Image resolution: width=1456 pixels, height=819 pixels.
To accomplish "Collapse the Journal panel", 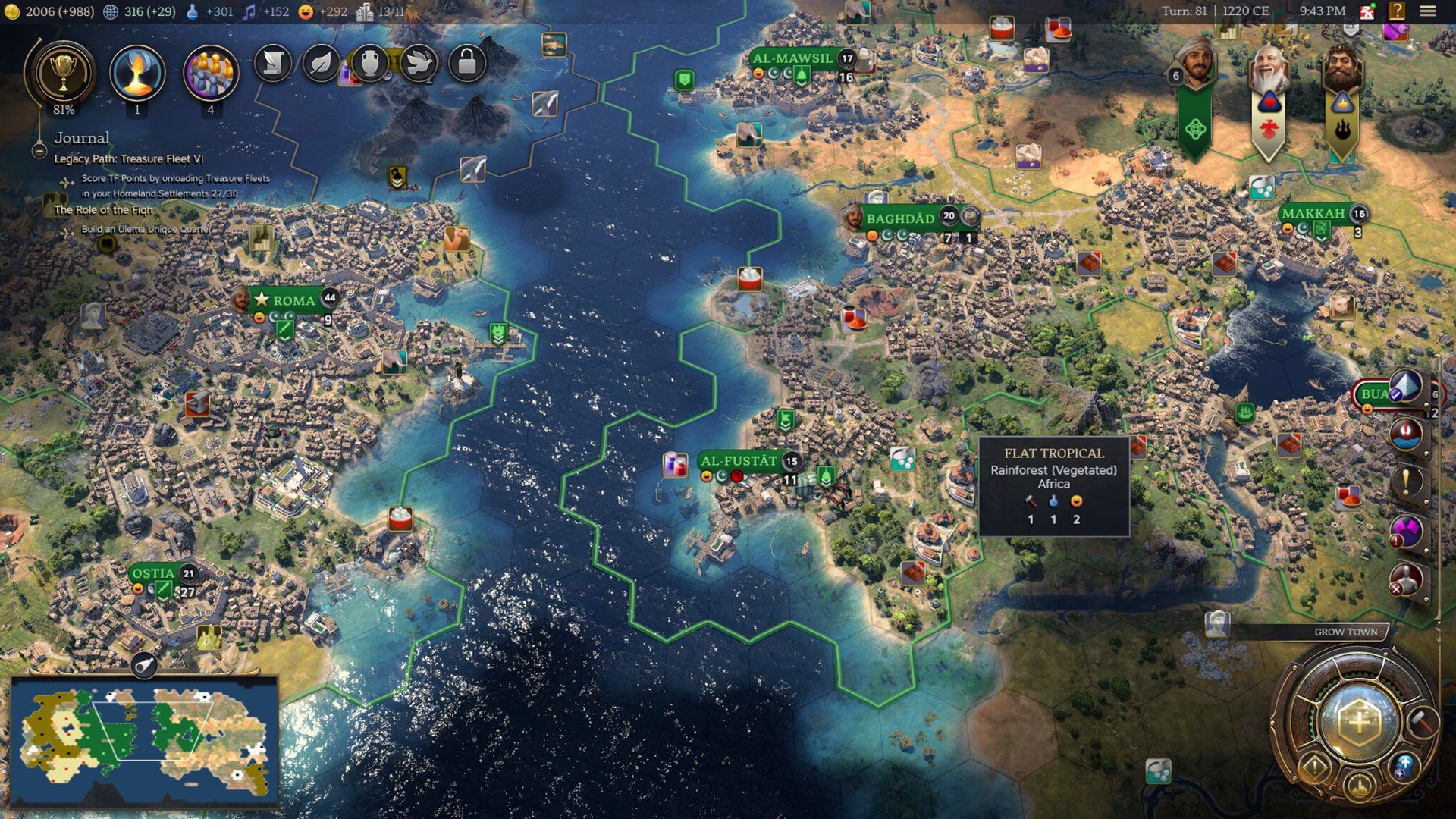I will click(39, 151).
